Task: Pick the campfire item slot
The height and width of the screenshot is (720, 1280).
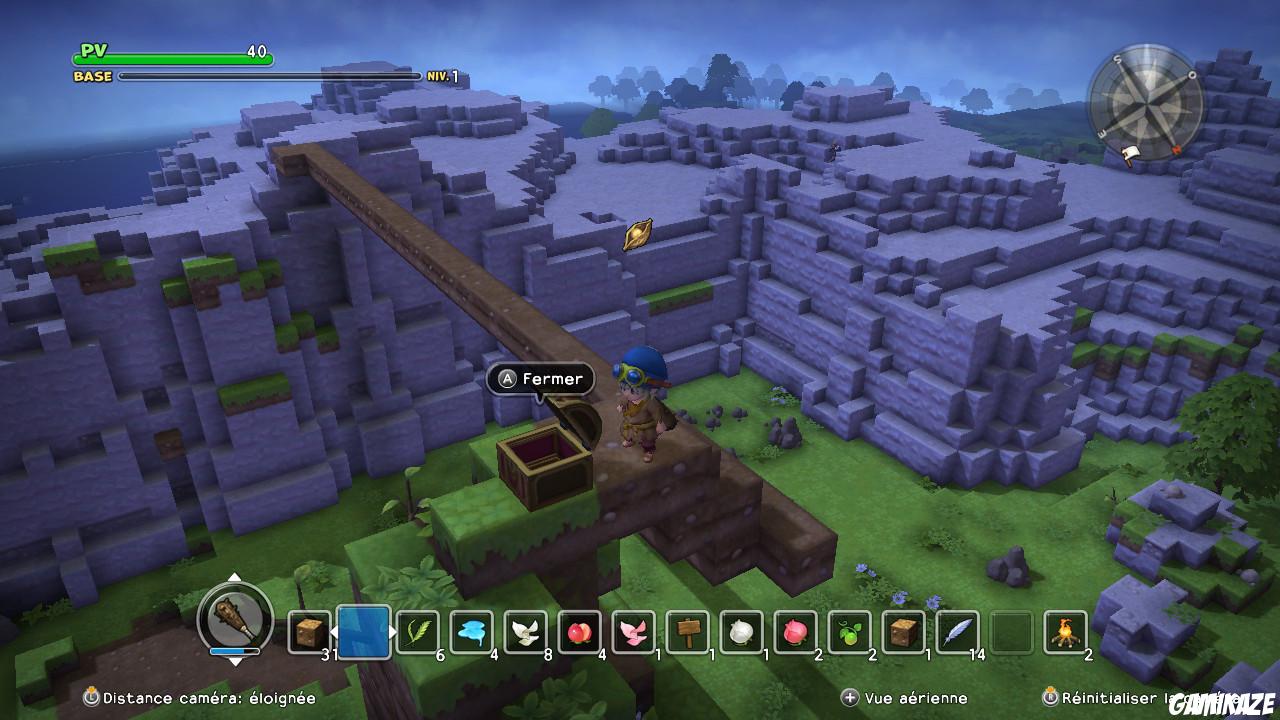Action: click(x=1063, y=631)
